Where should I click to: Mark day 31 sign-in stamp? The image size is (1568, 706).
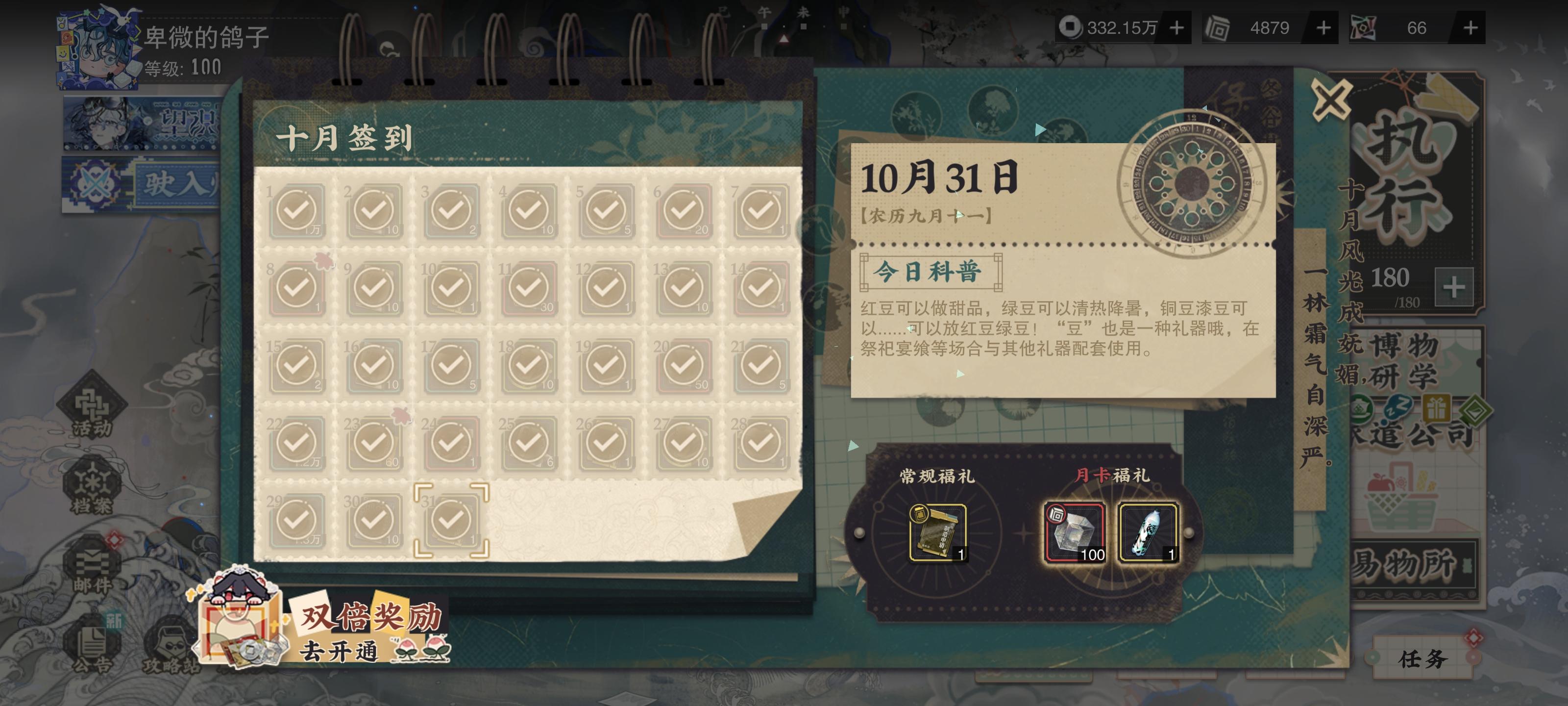[x=451, y=521]
